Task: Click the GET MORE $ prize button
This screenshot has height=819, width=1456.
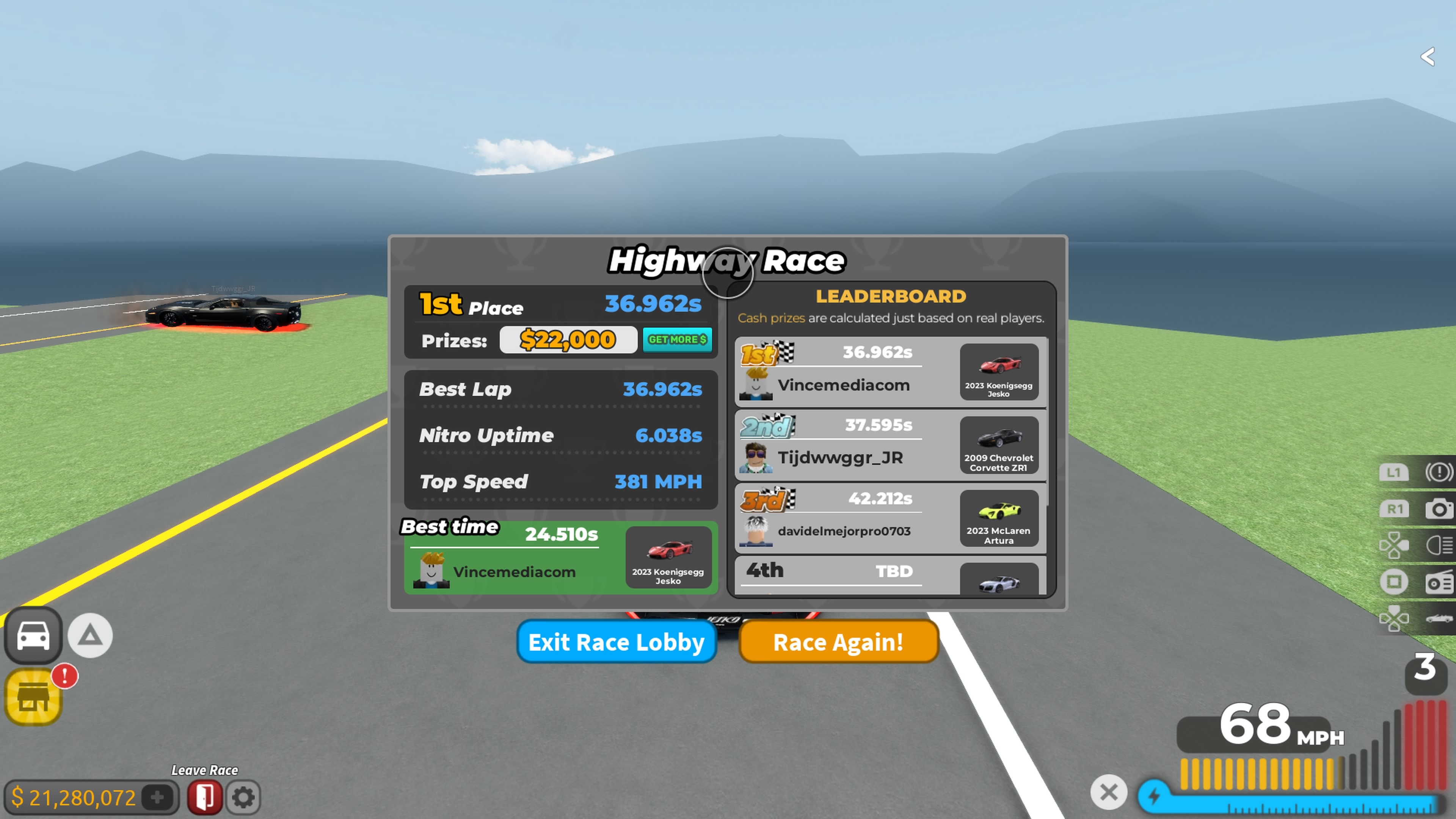Action: 677,340
